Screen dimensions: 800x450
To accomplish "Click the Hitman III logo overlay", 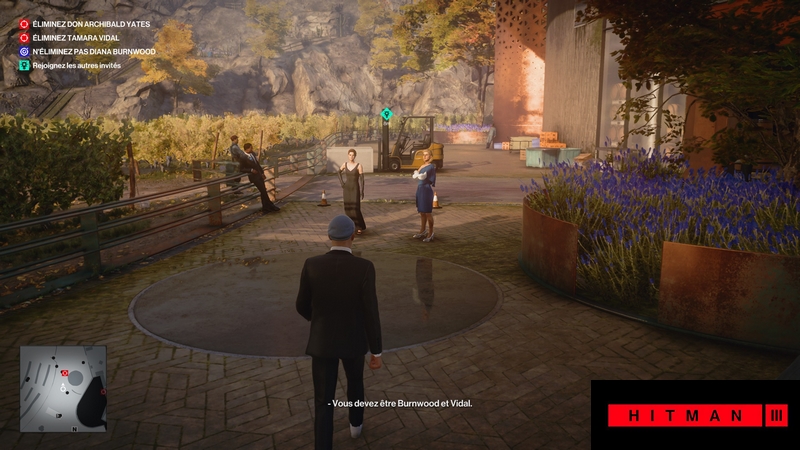I will [x=695, y=415].
